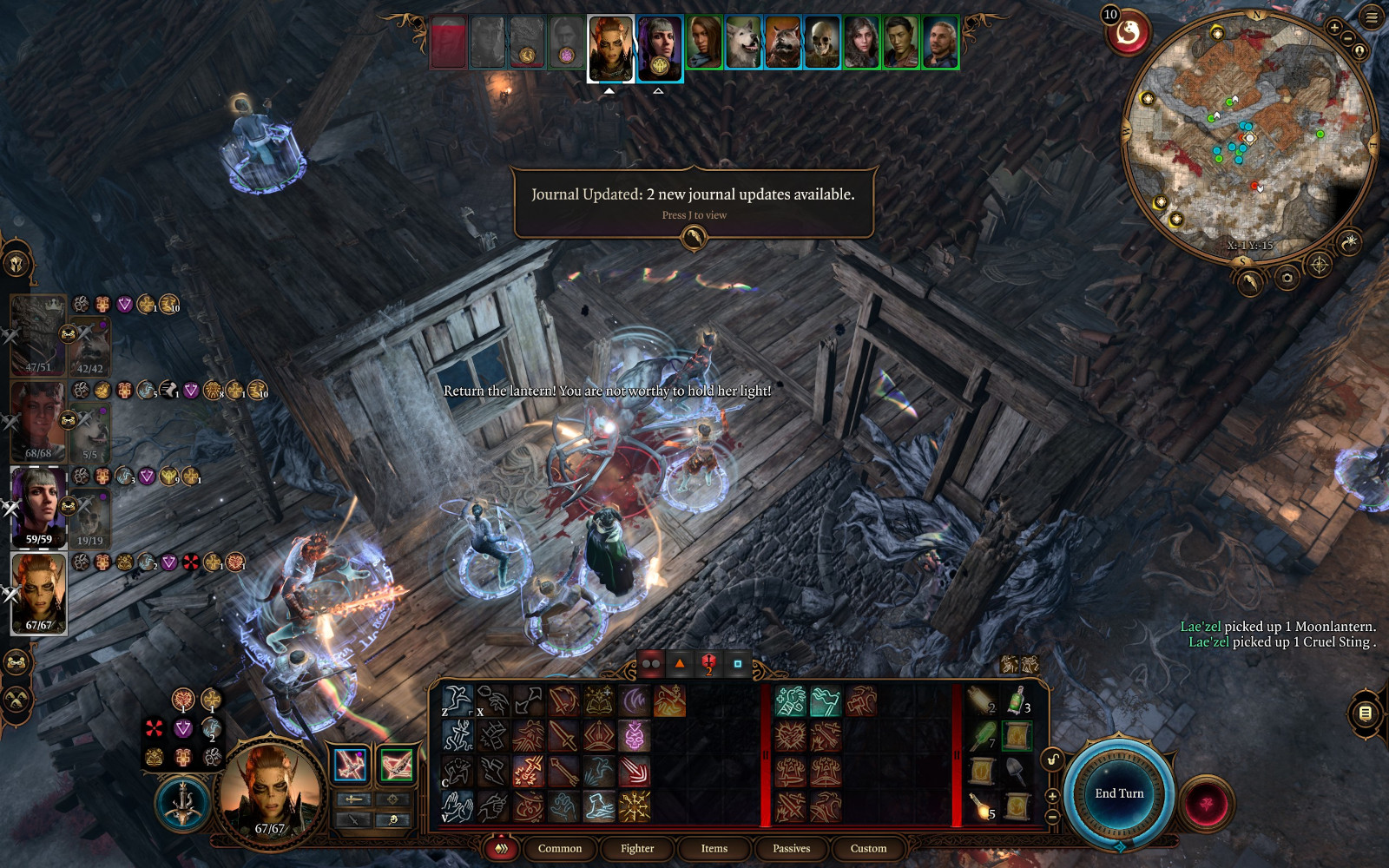Toggle the hotbar lock button
Viewport: 1389px width, 868px height.
click(1052, 760)
